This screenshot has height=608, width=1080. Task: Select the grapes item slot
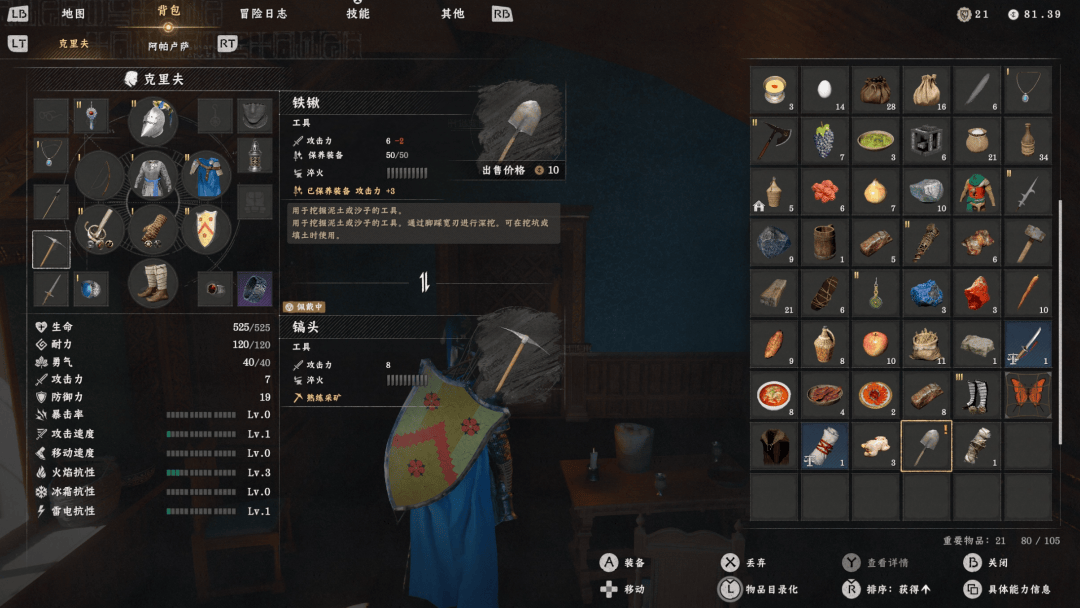[825, 141]
